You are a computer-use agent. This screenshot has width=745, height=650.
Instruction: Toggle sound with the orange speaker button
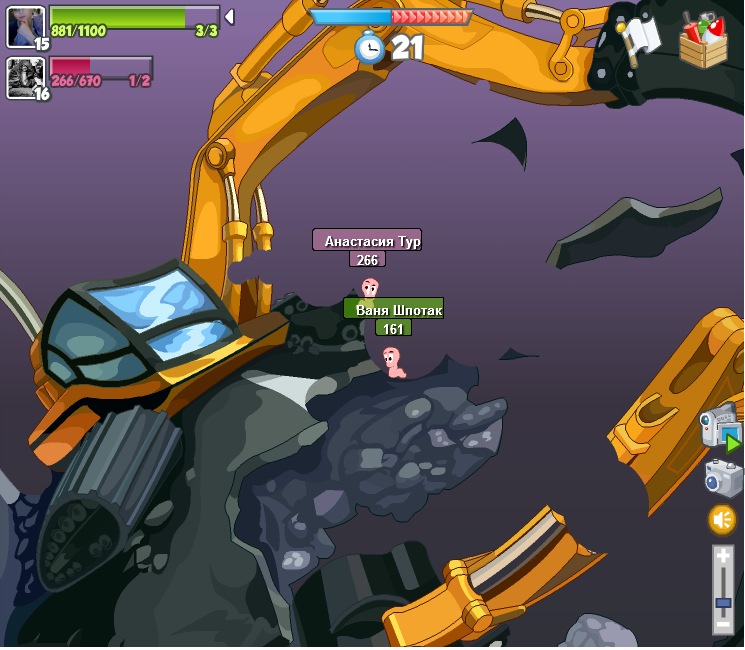pos(722,519)
